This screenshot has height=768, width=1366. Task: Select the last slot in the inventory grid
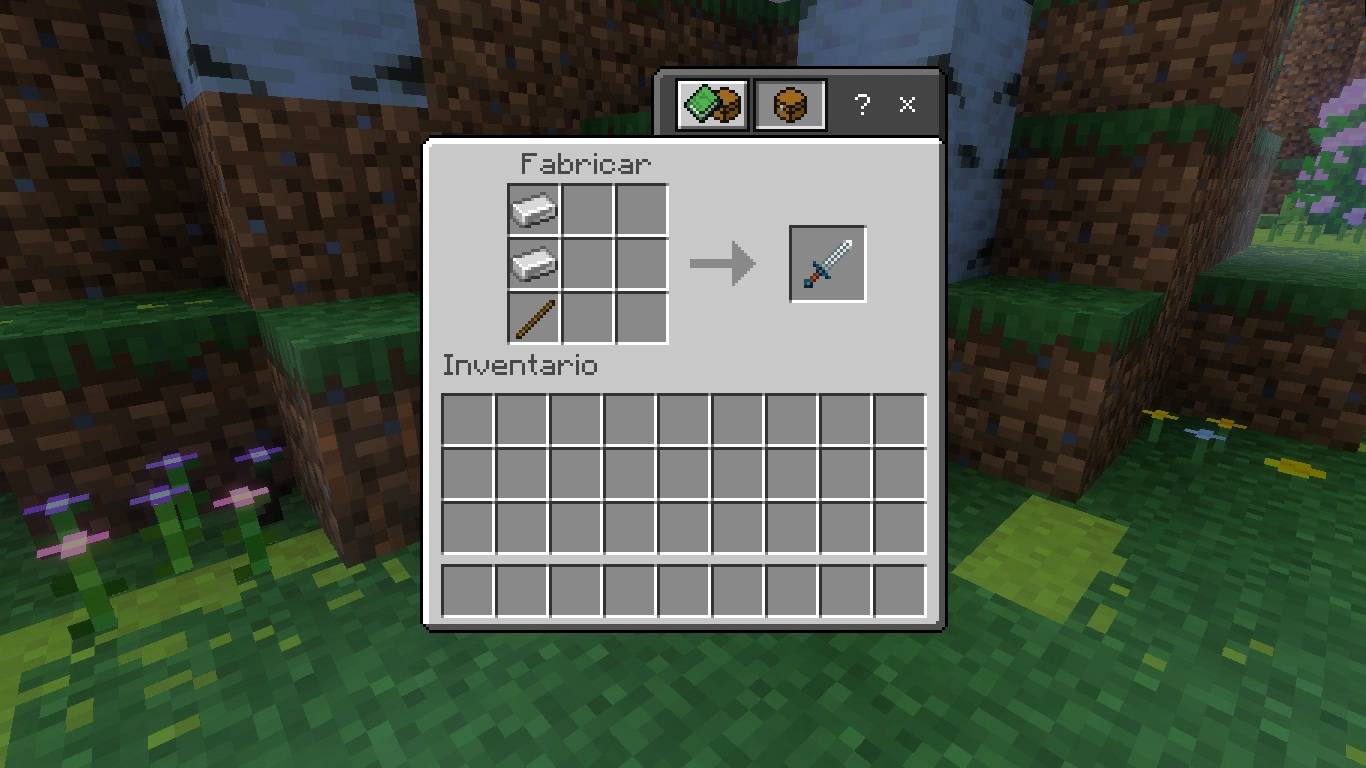(899, 527)
